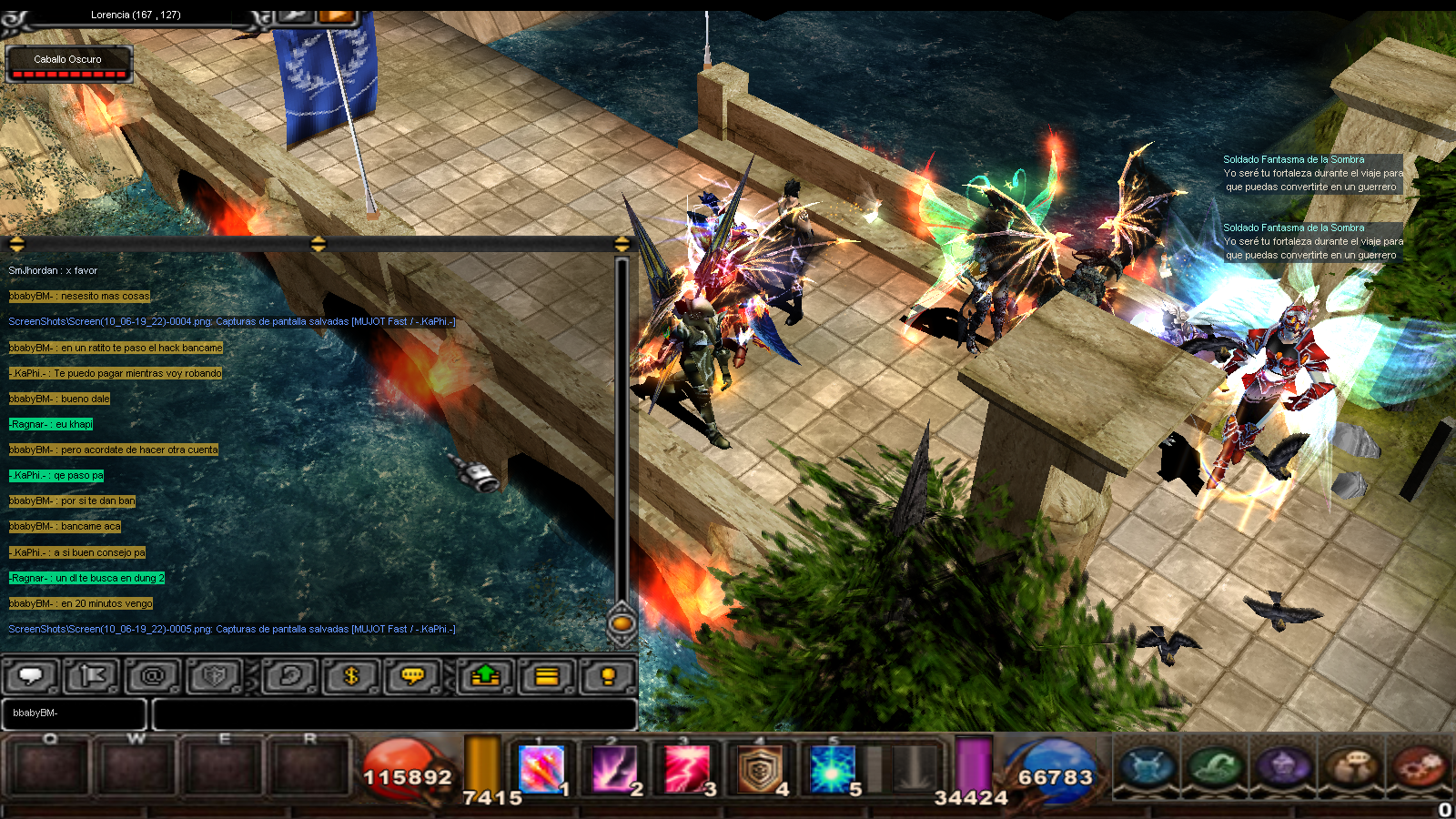Click the yellow light bulb button
The width and height of the screenshot is (1456, 819).
(608, 676)
